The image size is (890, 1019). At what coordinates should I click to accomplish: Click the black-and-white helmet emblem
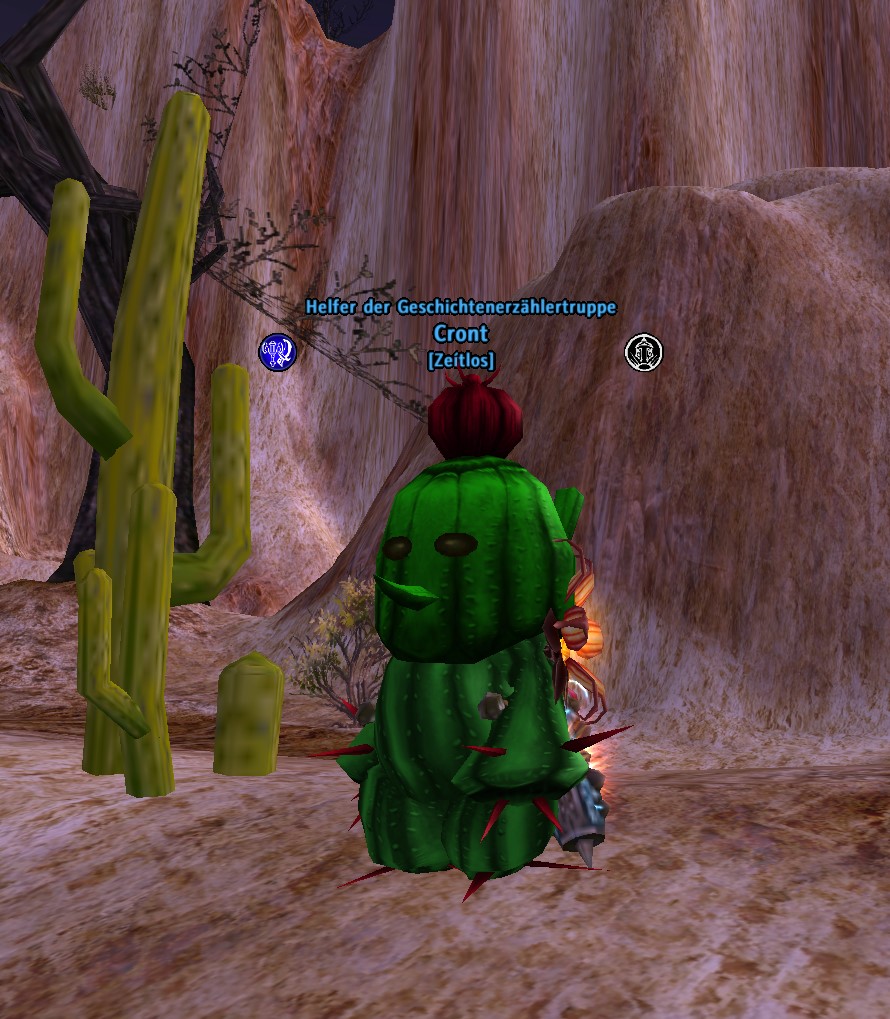[643, 352]
